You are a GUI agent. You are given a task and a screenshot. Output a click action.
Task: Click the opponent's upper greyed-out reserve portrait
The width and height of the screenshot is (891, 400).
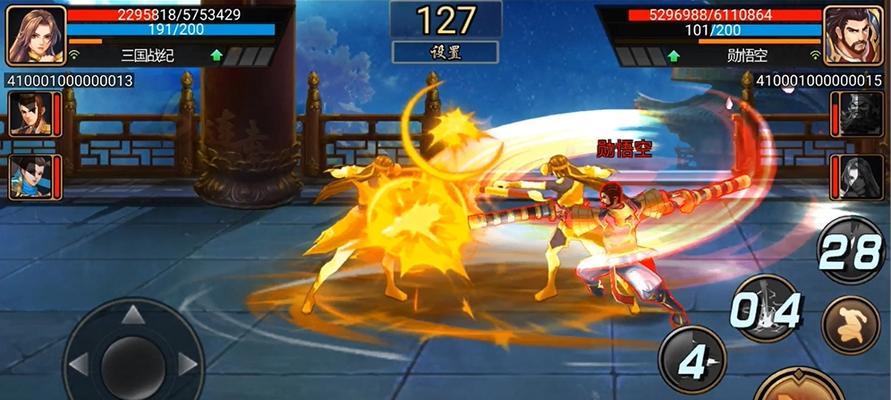(x=860, y=113)
